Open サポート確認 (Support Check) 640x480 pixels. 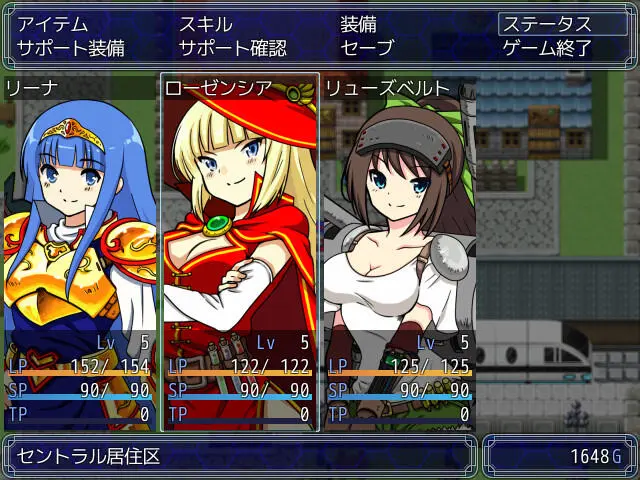pos(232,47)
